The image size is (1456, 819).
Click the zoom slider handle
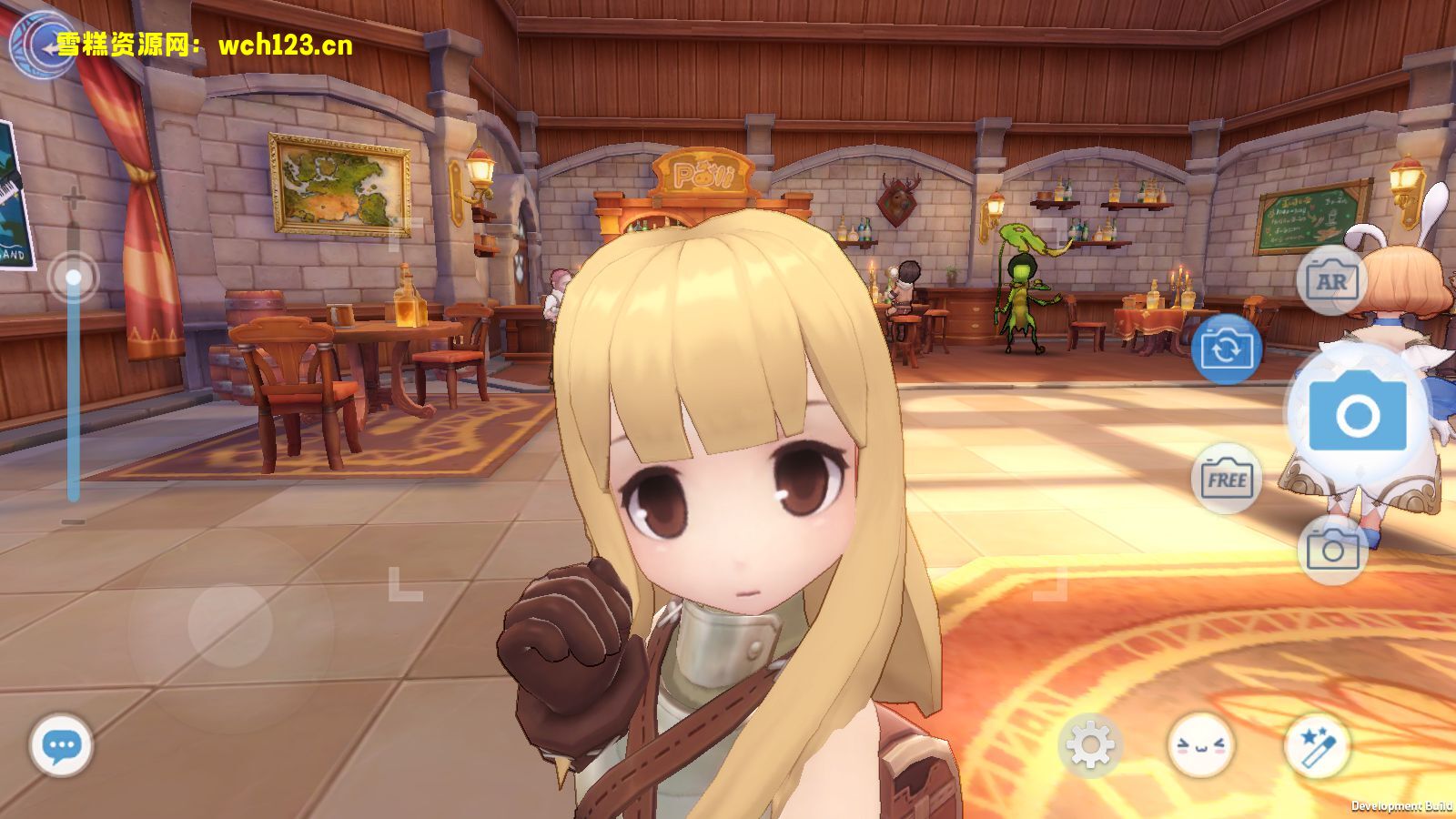[73, 277]
